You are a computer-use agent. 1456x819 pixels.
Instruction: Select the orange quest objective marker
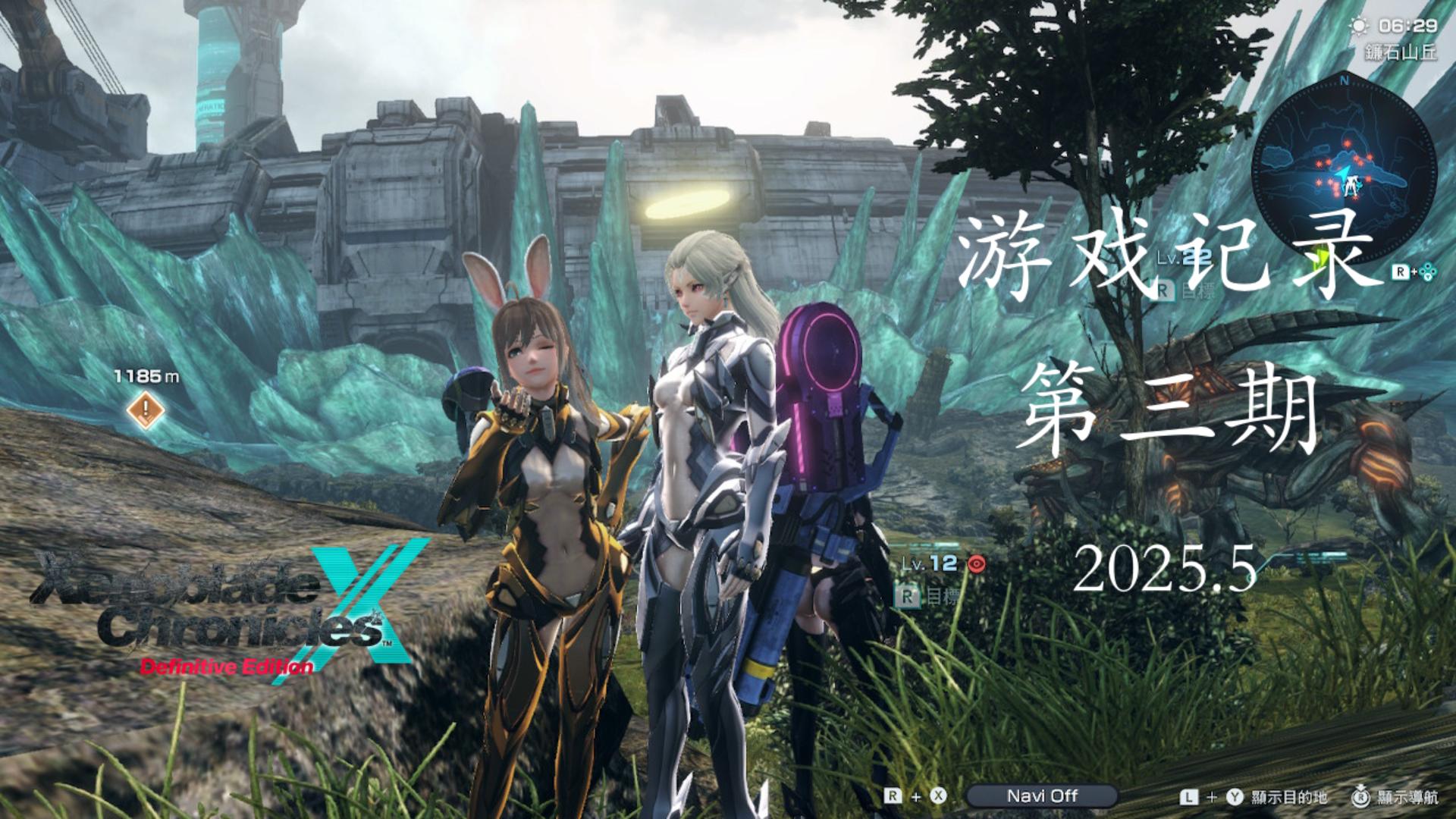(146, 411)
